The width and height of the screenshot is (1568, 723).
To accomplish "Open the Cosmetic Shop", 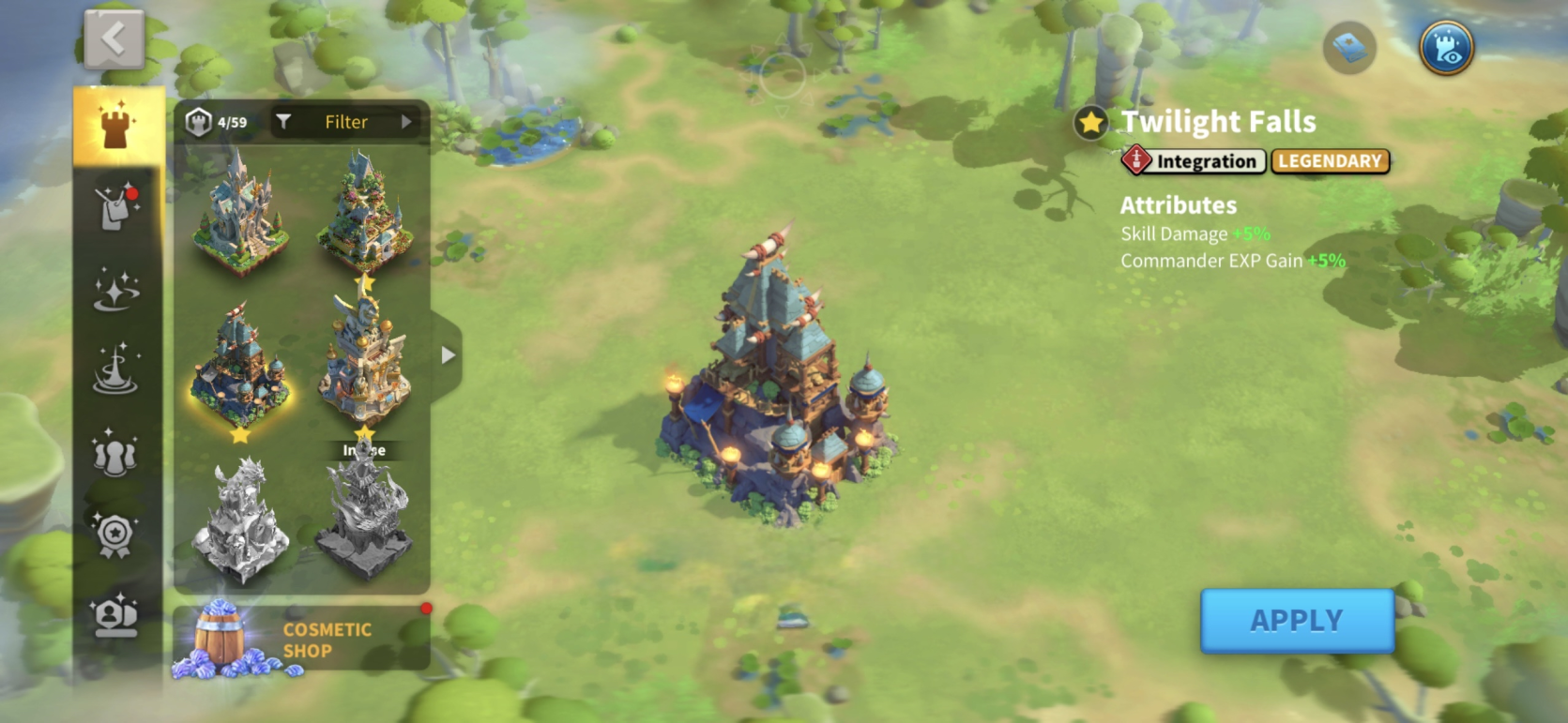I will point(301,640).
